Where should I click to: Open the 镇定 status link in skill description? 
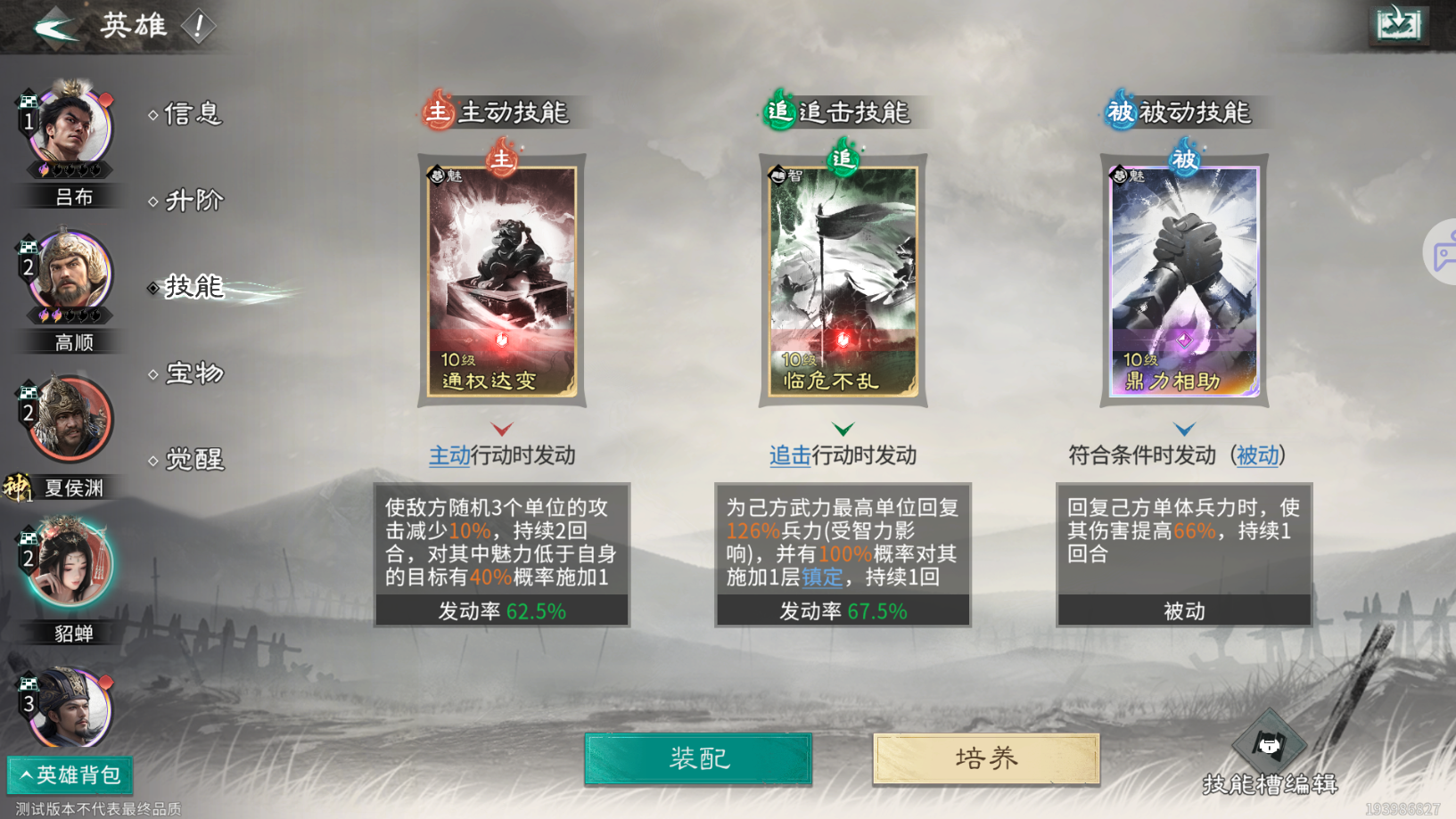tap(822, 577)
